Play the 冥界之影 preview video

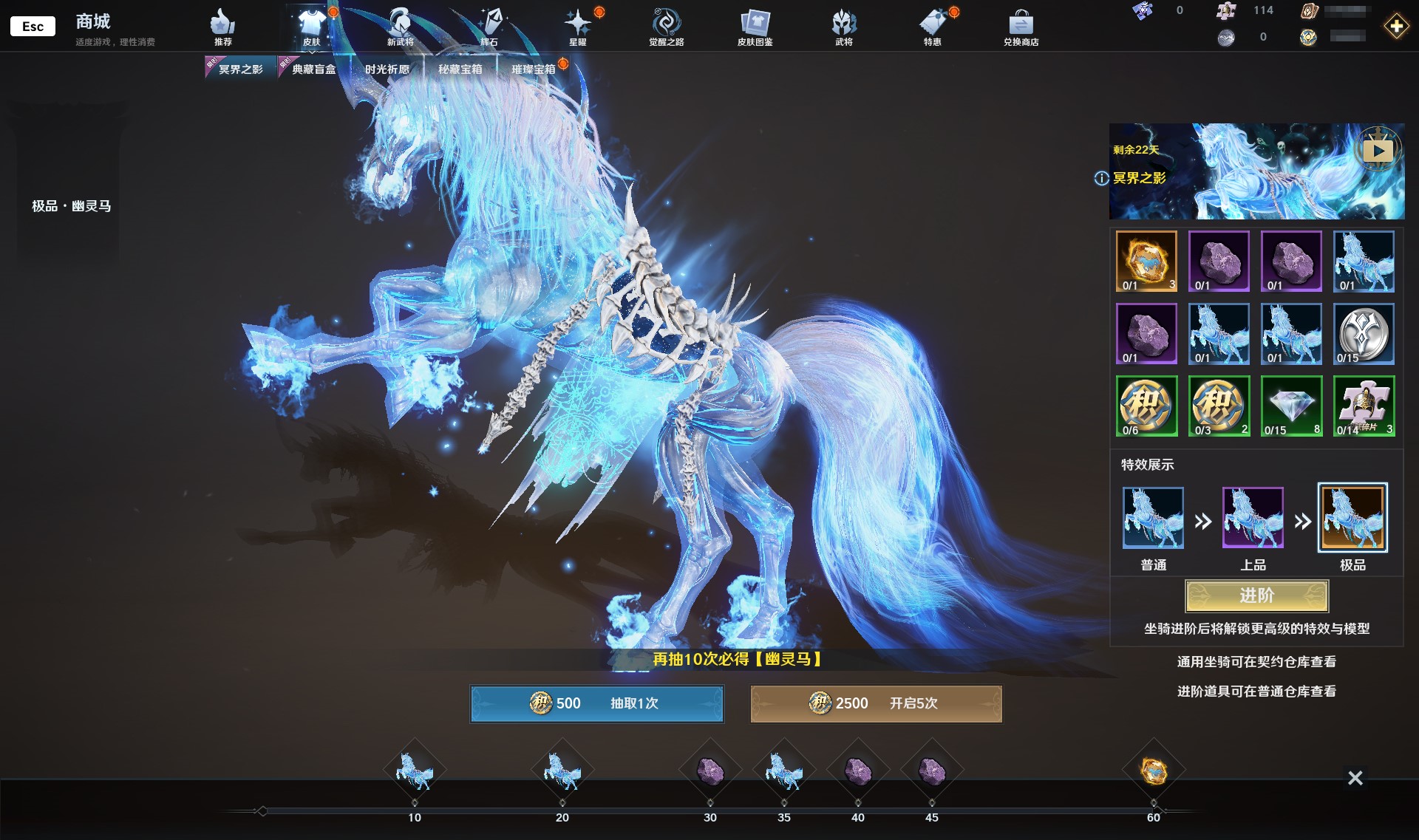pos(1378,151)
